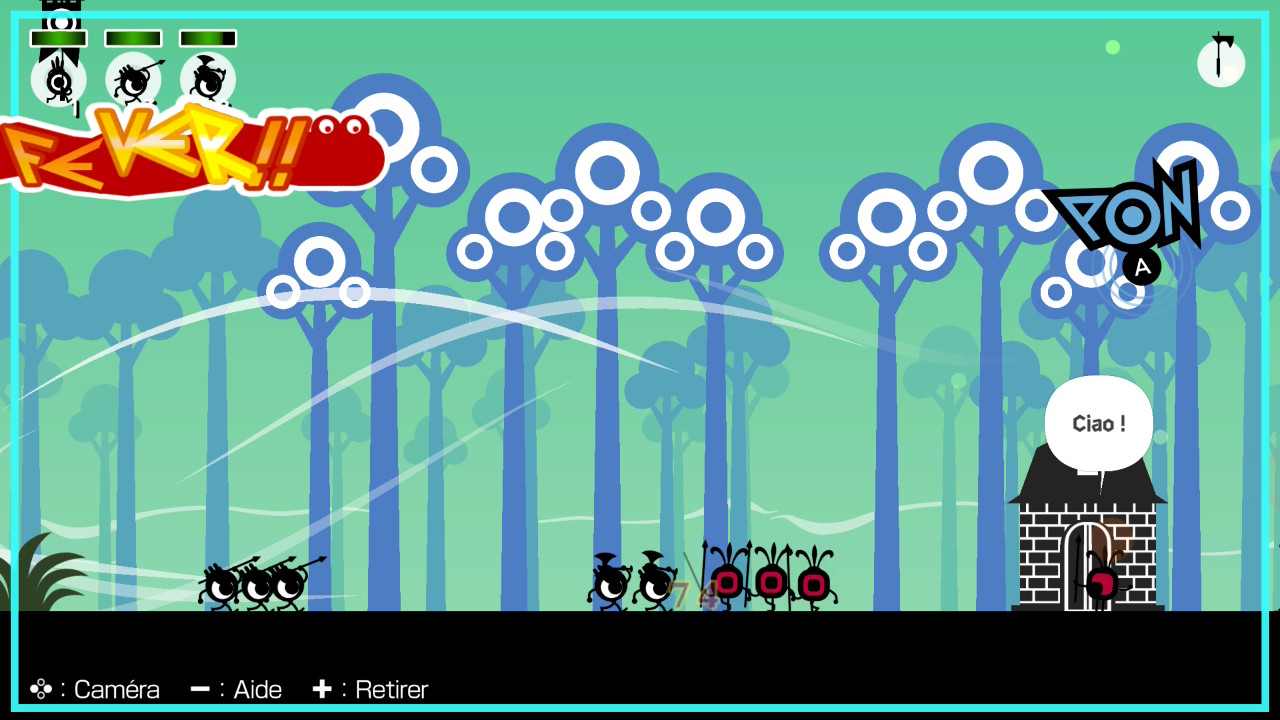
Task: Click the axe item icon
Action: point(1221,62)
